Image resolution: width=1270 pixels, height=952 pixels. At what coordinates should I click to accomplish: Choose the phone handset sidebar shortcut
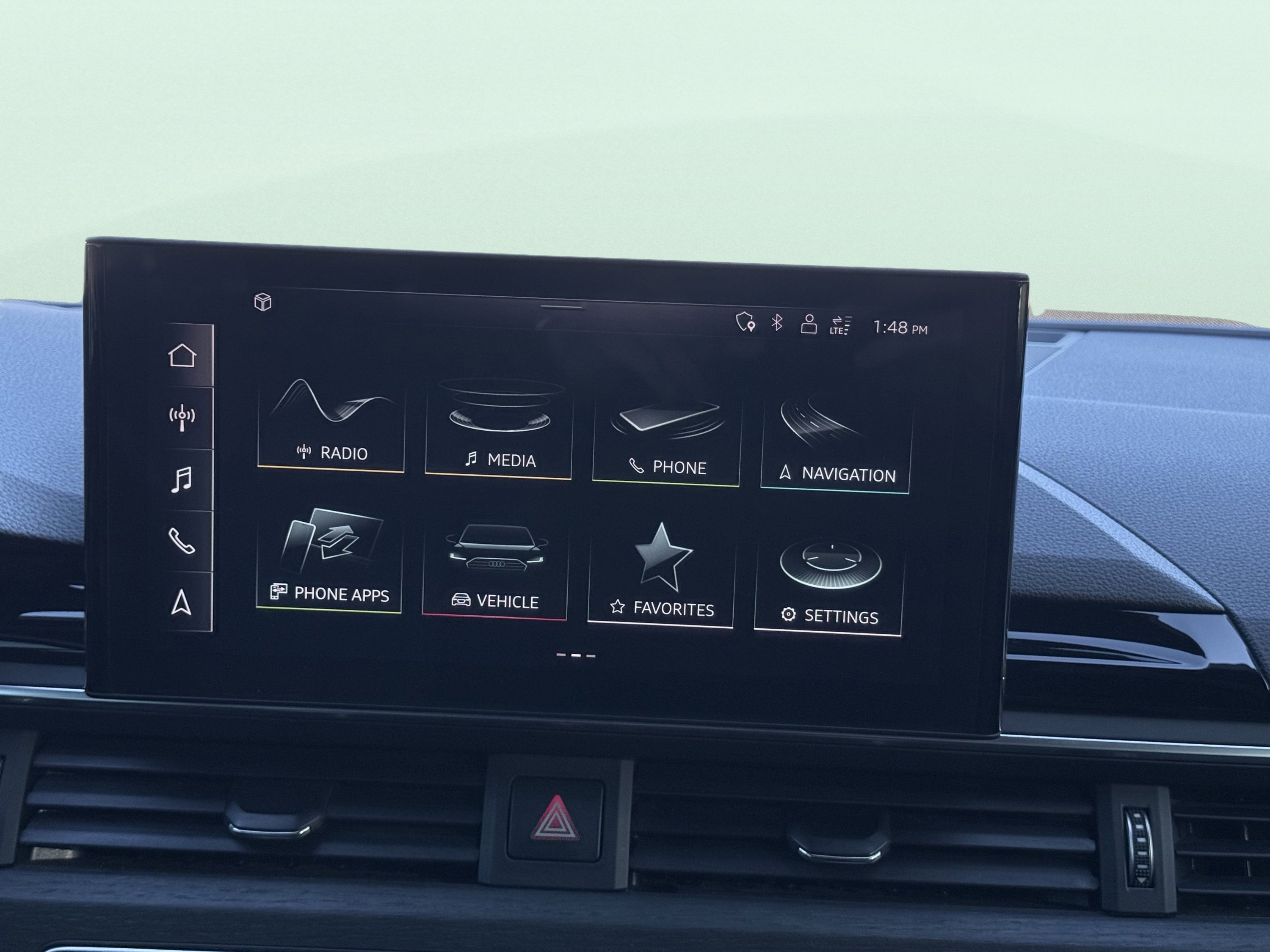click(182, 541)
